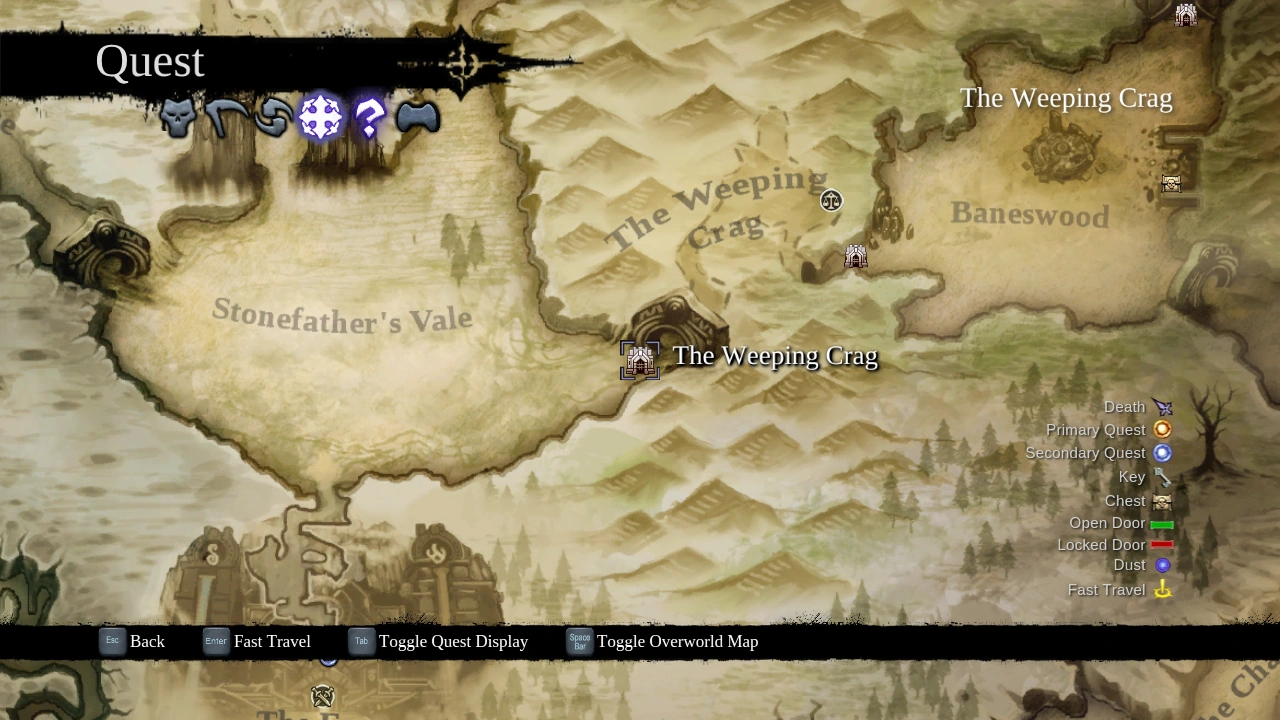
Task: Click the Open Door green legend swatch
Action: click(x=1163, y=523)
